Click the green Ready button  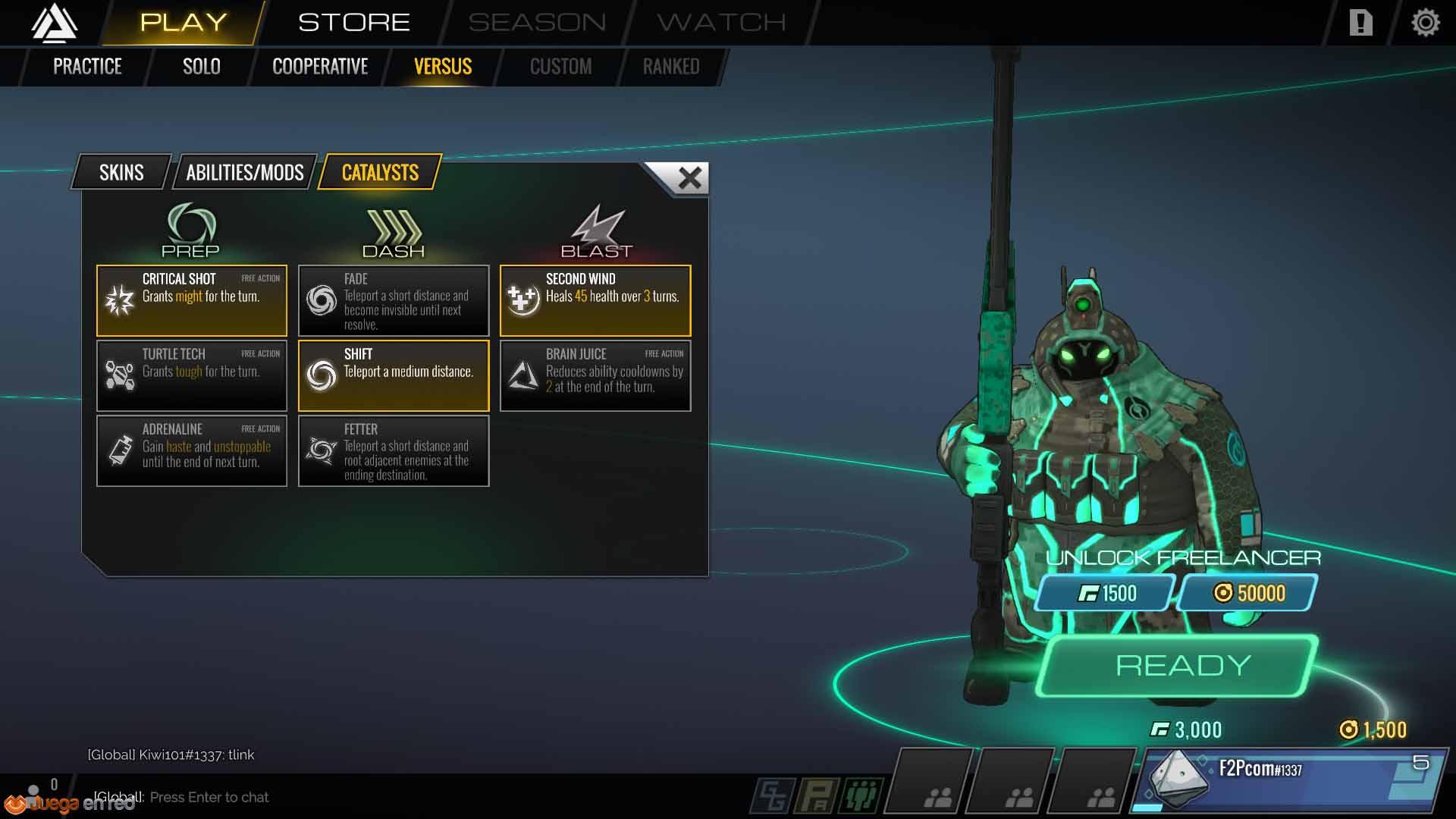[1181, 666]
